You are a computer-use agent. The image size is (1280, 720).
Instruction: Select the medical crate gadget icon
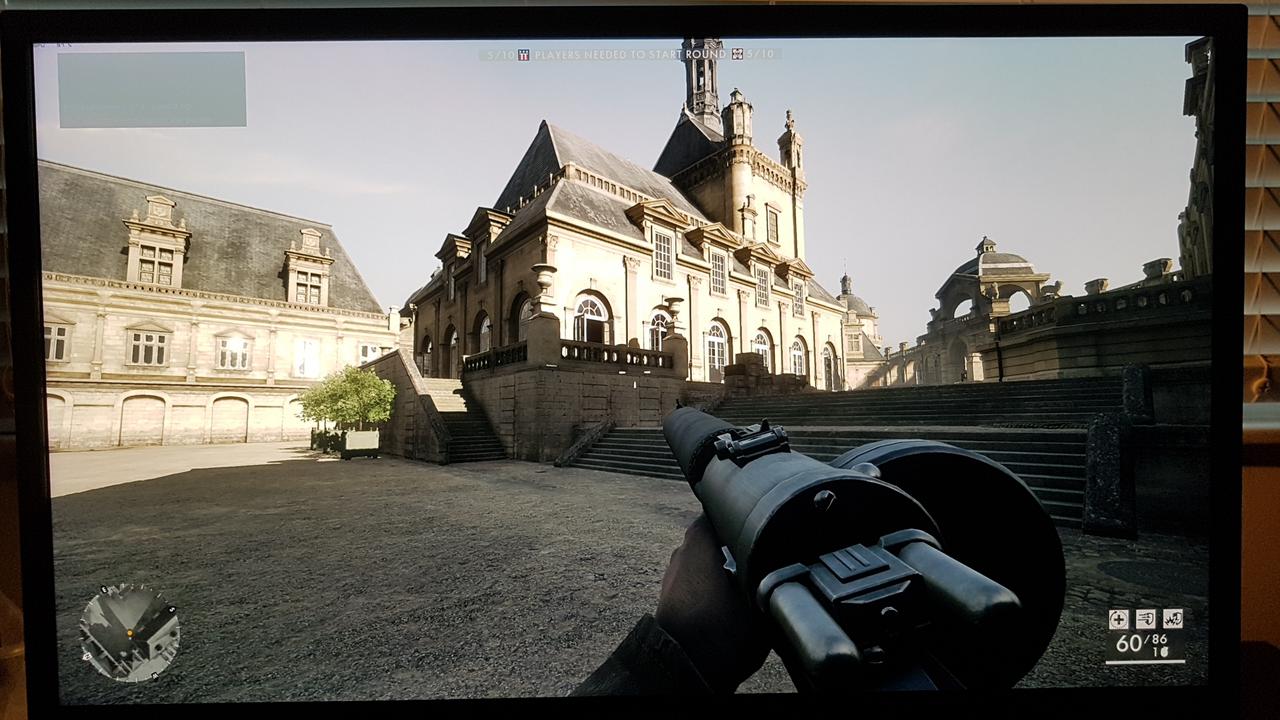click(x=1118, y=619)
